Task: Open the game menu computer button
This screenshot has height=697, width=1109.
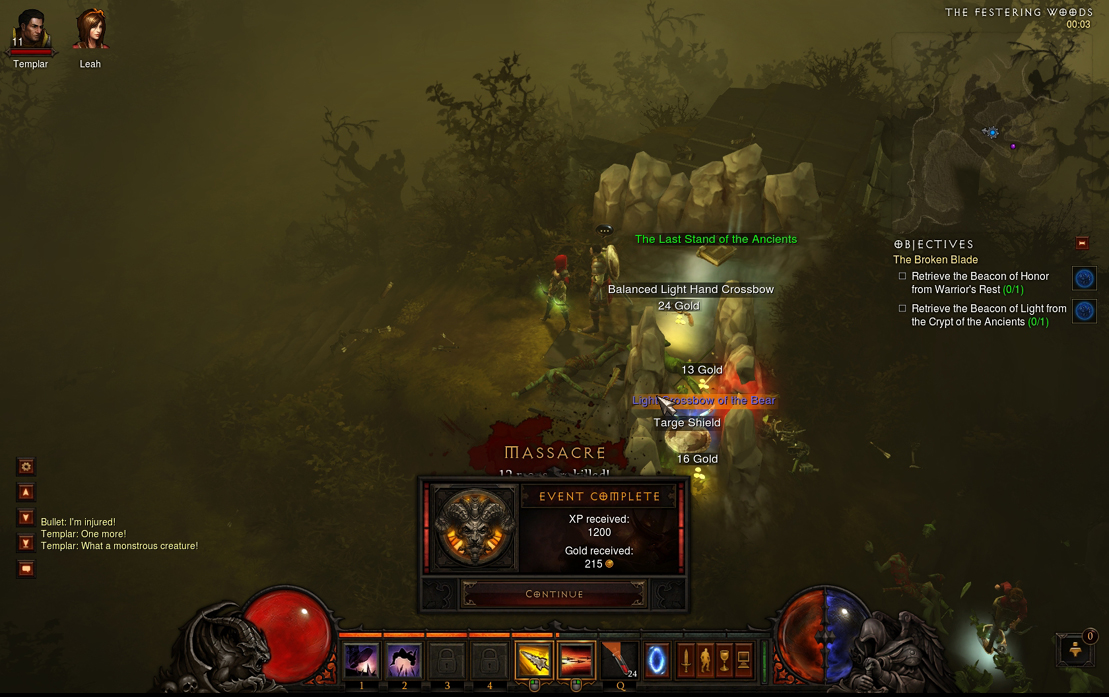Action: click(743, 660)
